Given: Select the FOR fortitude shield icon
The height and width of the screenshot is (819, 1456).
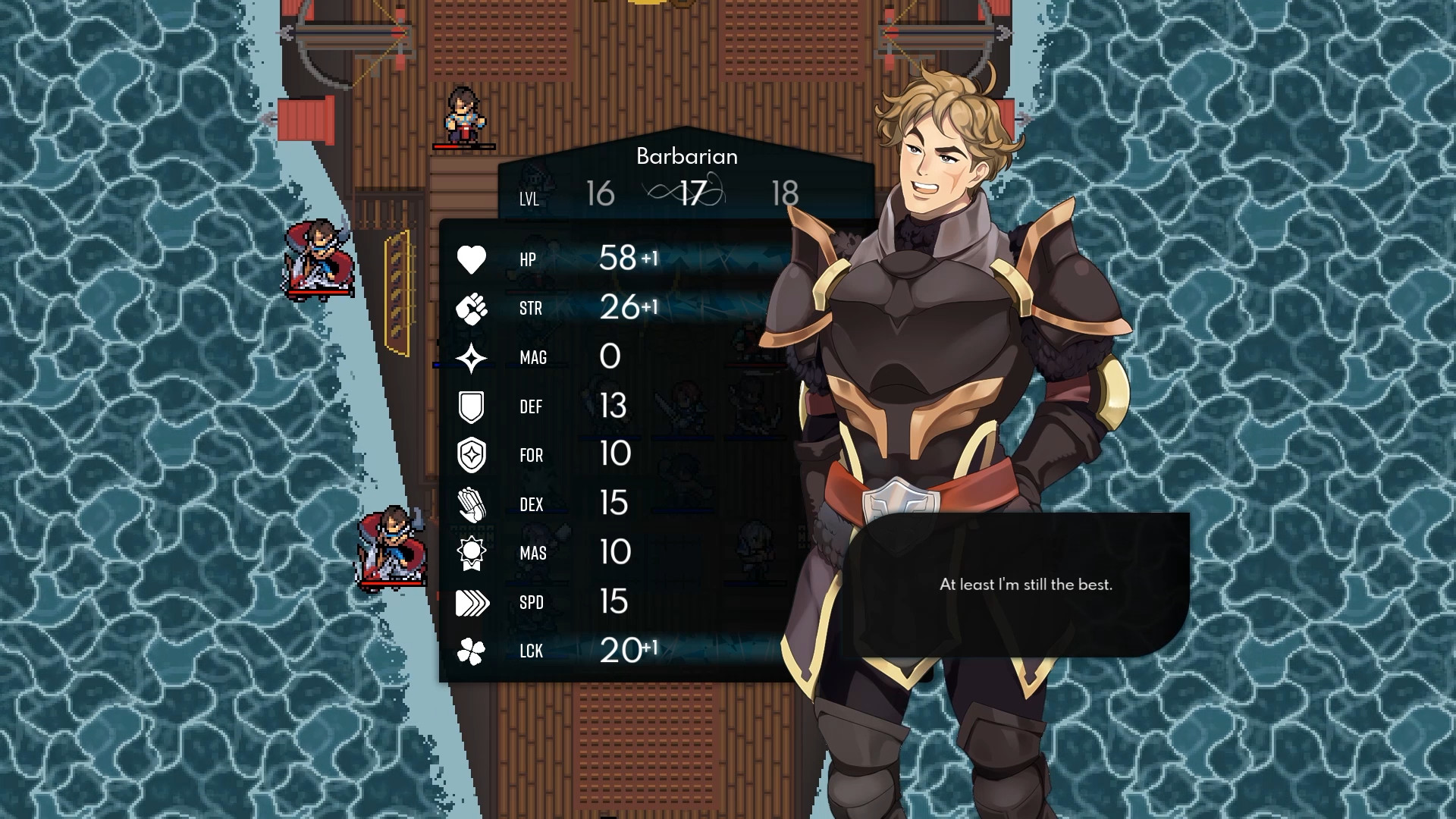Looking at the screenshot, I should (x=470, y=455).
